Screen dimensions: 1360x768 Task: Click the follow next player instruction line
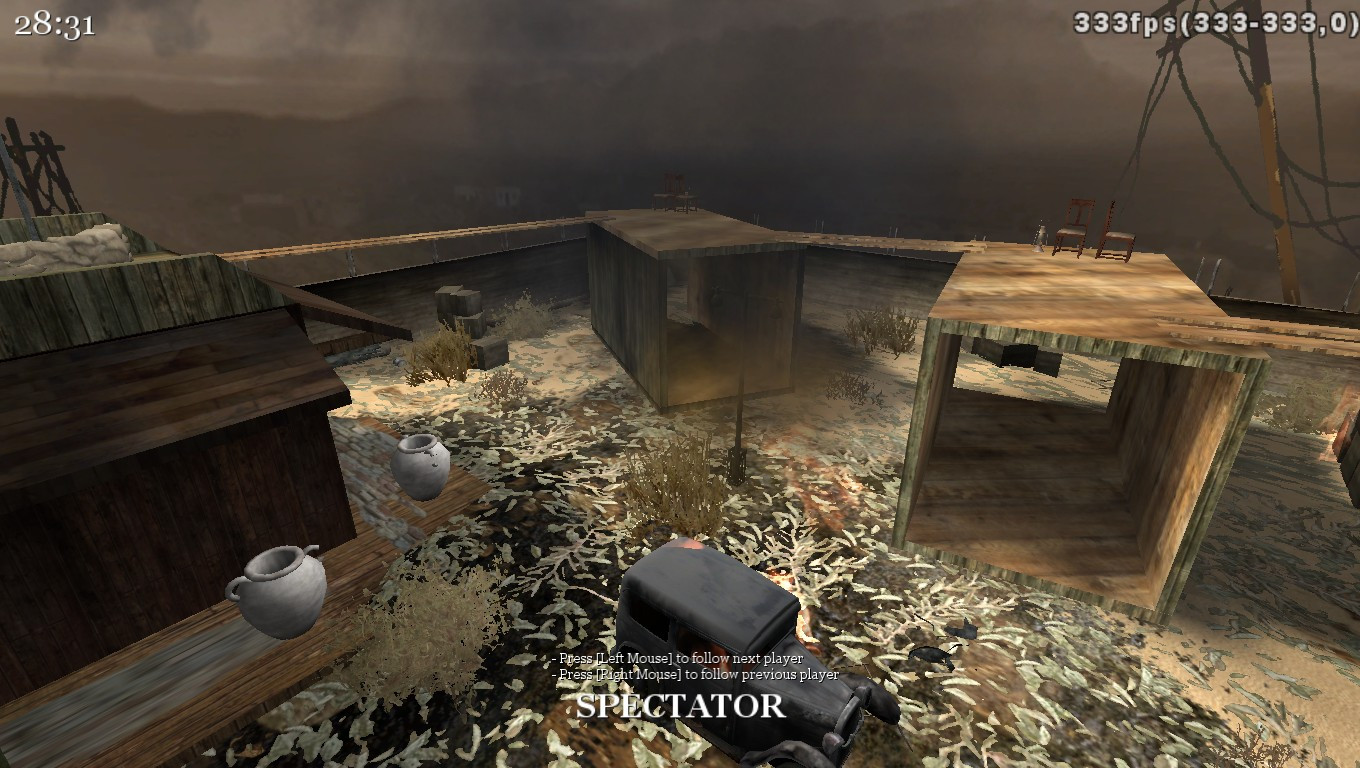(673, 661)
